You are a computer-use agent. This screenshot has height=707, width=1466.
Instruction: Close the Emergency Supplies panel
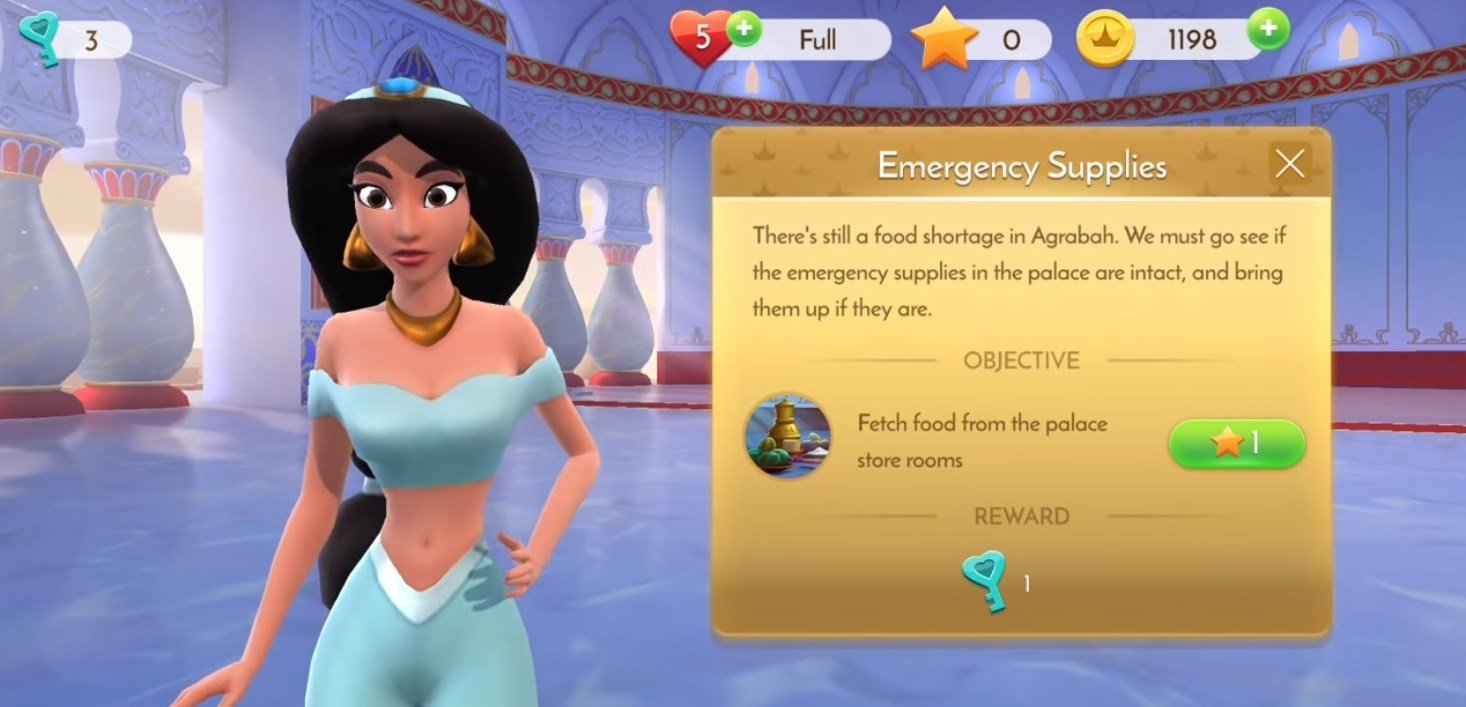pos(1290,164)
